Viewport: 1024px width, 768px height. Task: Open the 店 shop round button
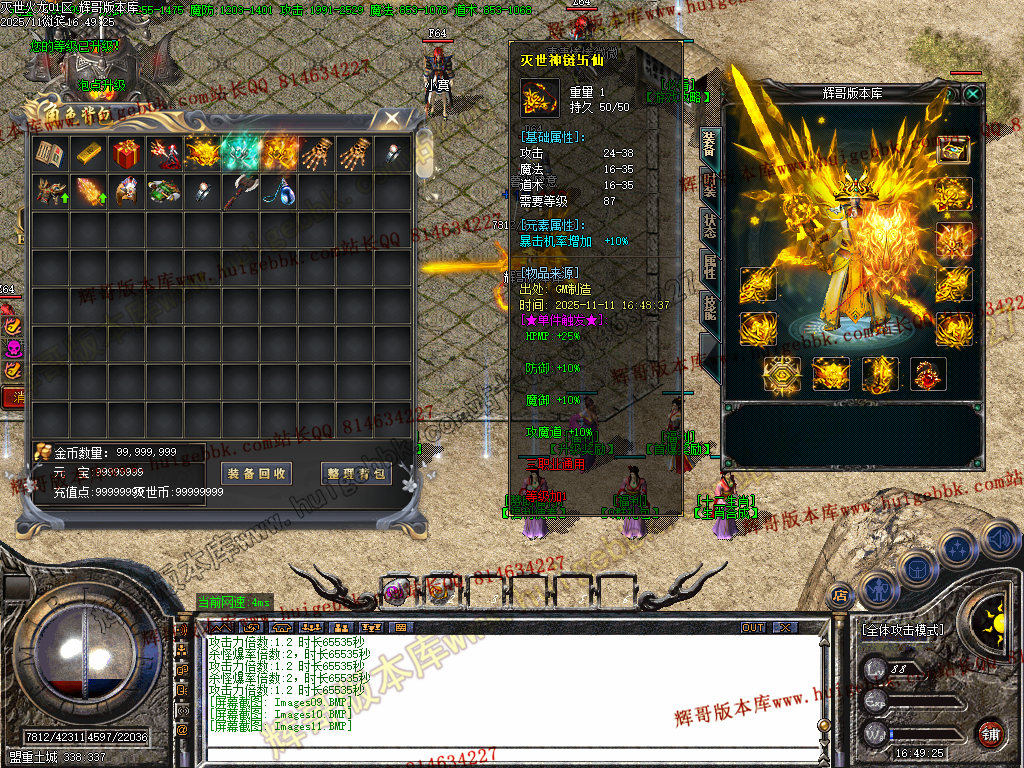(x=840, y=592)
